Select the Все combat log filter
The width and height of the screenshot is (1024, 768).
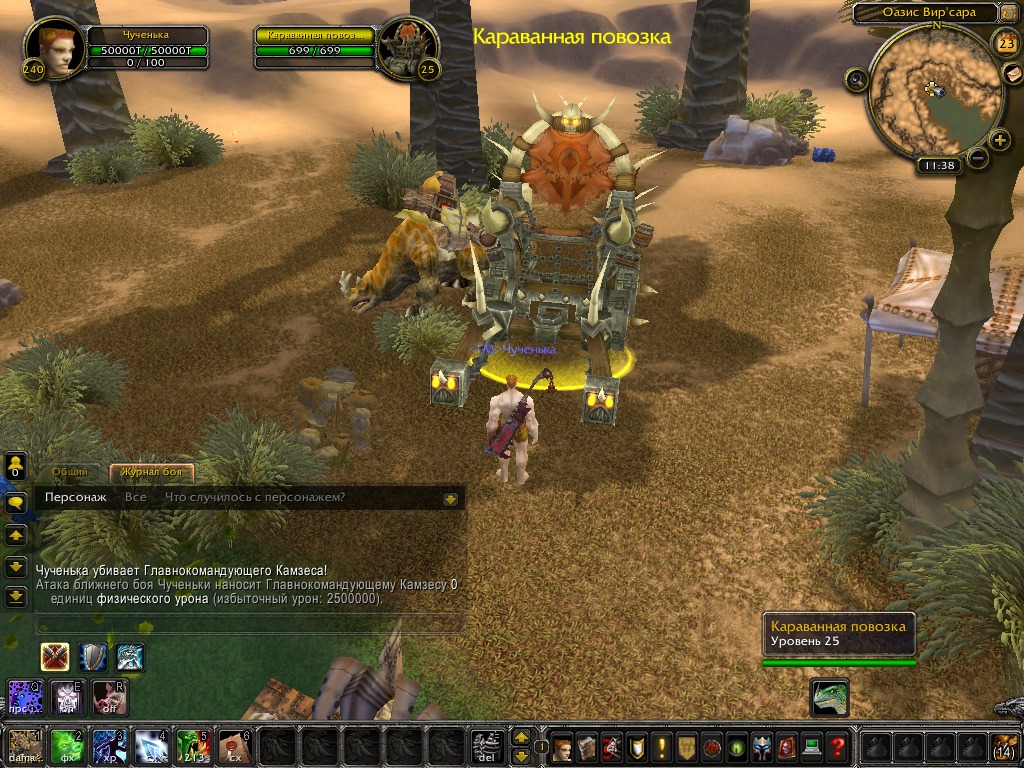[x=136, y=497]
